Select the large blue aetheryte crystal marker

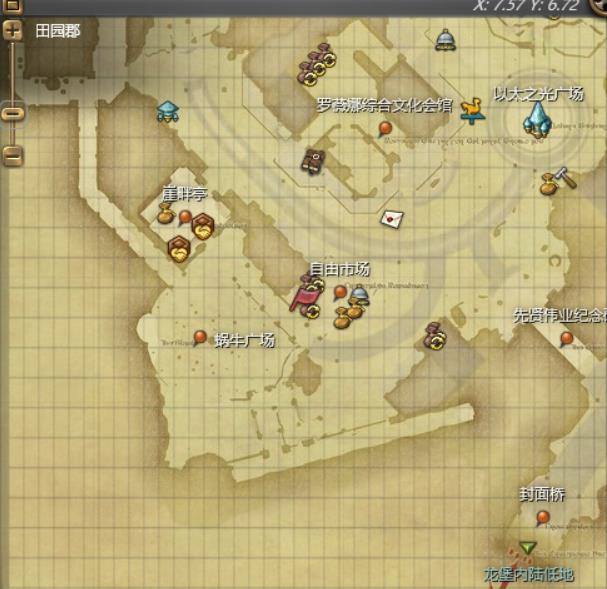point(535,120)
